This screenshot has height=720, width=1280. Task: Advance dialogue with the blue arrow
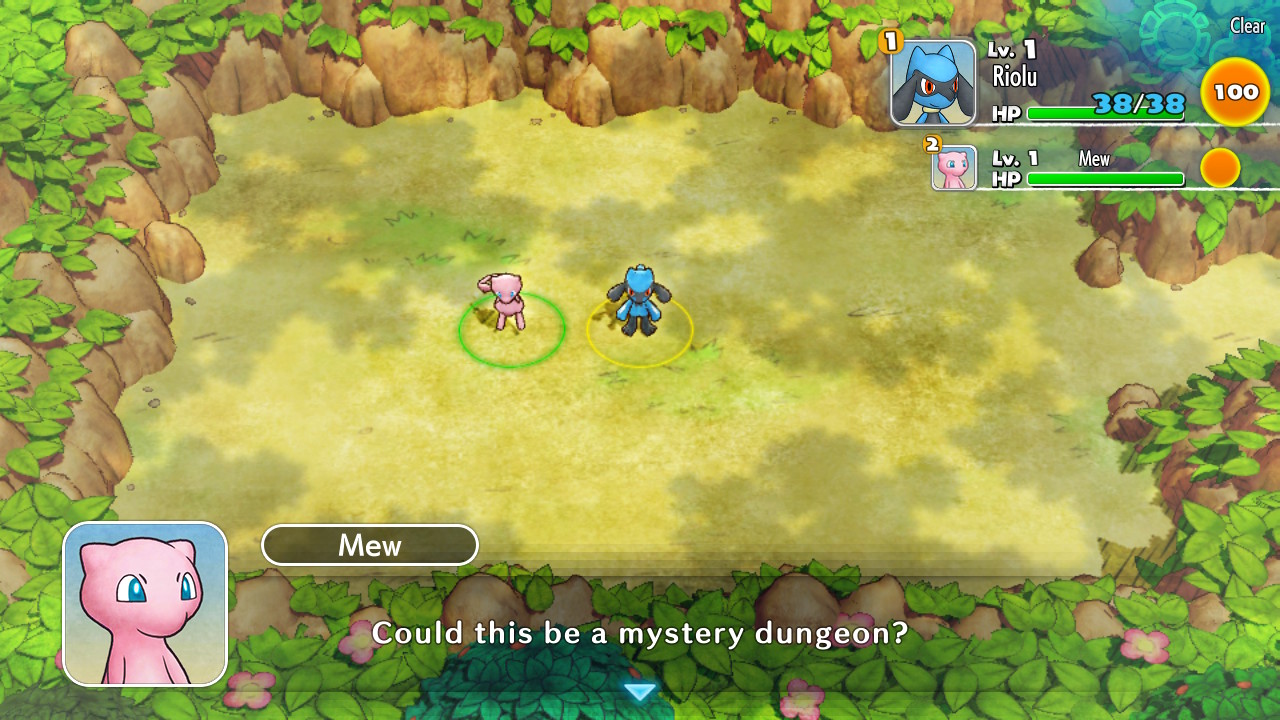pyautogui.click(x=639, y=691)
